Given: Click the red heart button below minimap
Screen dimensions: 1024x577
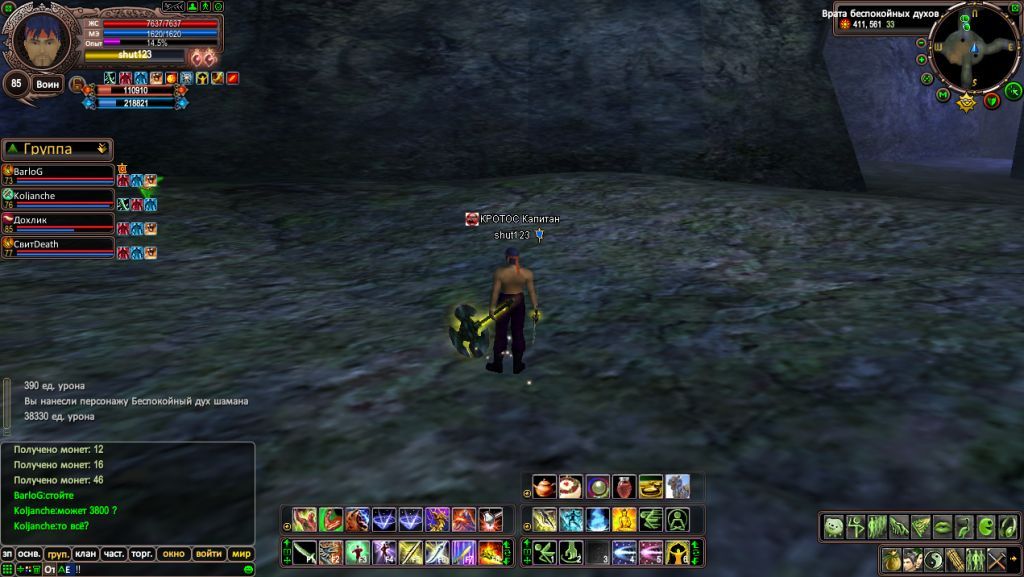Looking at the screenshot, I should click(x=991, y=101).
